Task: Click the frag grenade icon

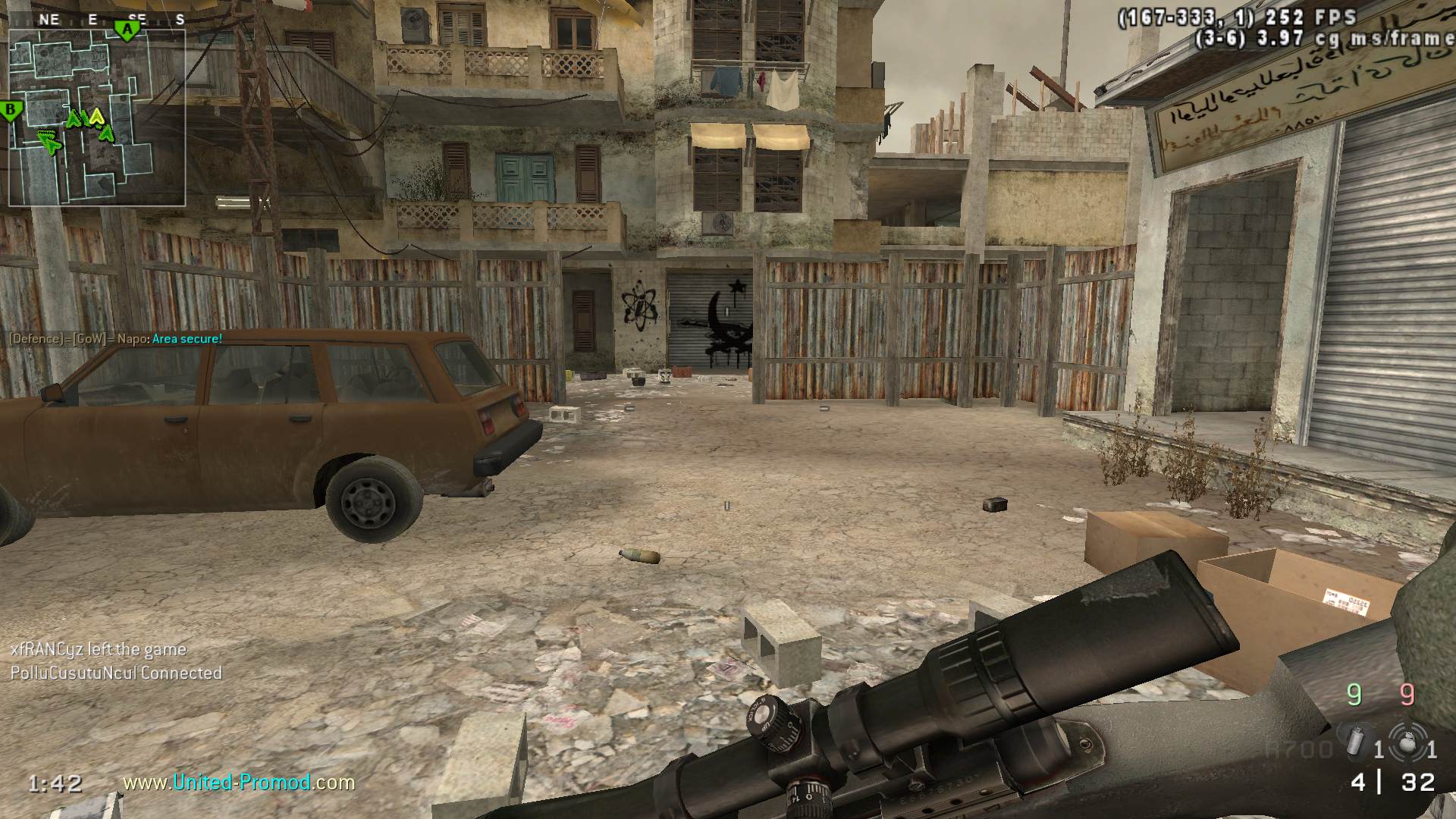Action: click(x=1408, y=740)
